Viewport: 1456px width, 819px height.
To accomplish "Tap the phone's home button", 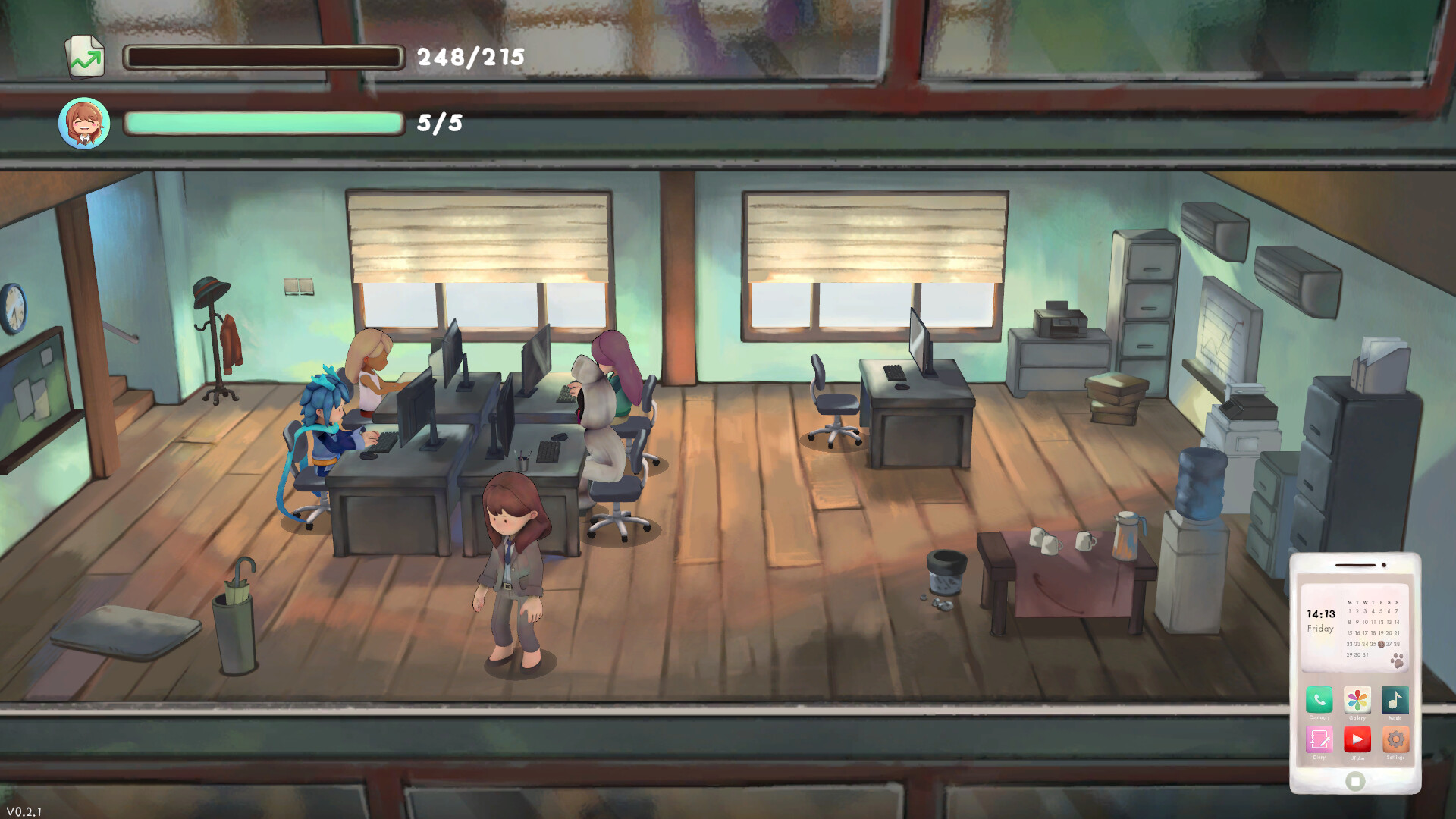I will point(1355,781).
